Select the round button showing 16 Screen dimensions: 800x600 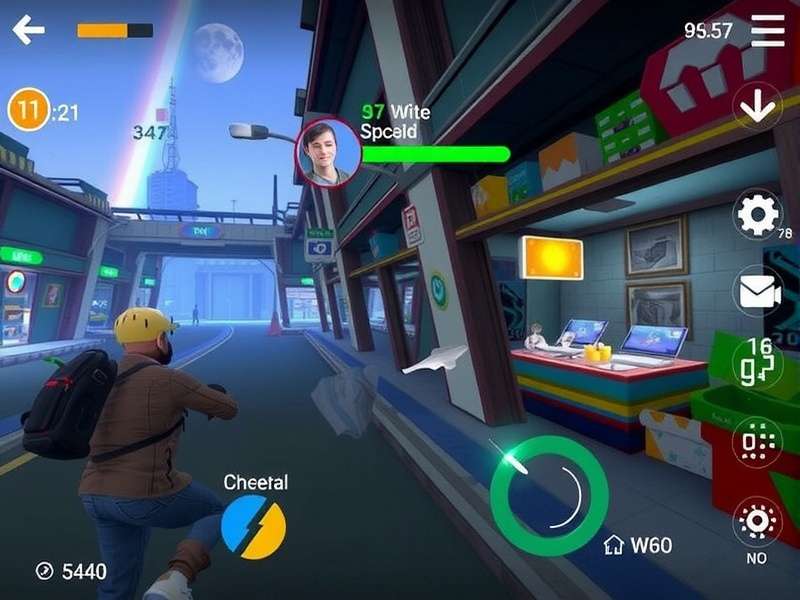[757, 362]
